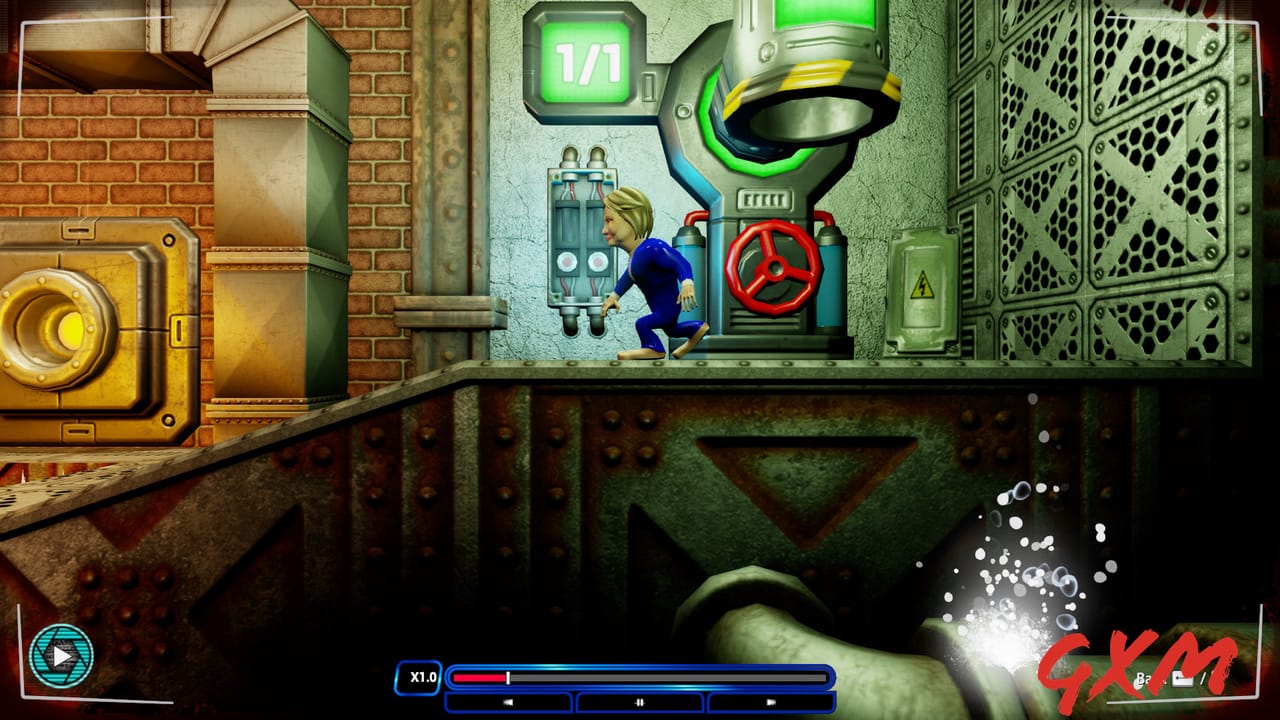Toggle the fuse box switches on wall
Viewport: 1280px width, 720px height.
pos(583,235)
